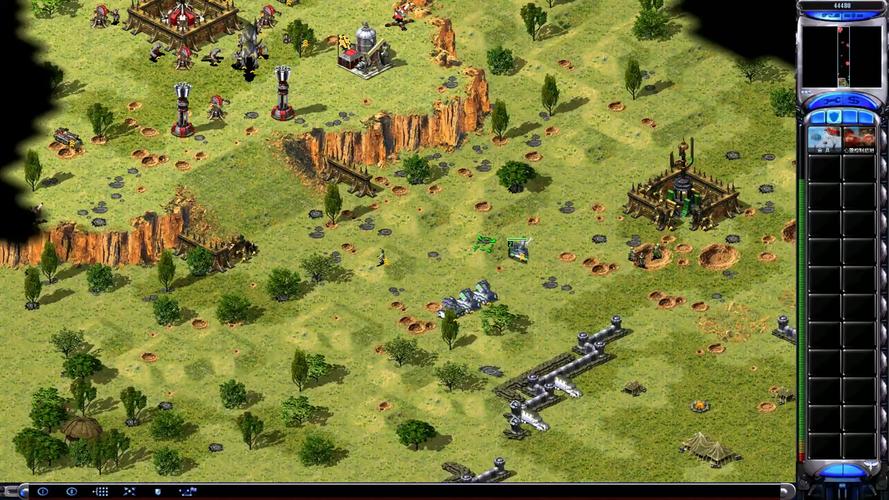Click the waypoint path icon in command bar

(x=187, y=491)
